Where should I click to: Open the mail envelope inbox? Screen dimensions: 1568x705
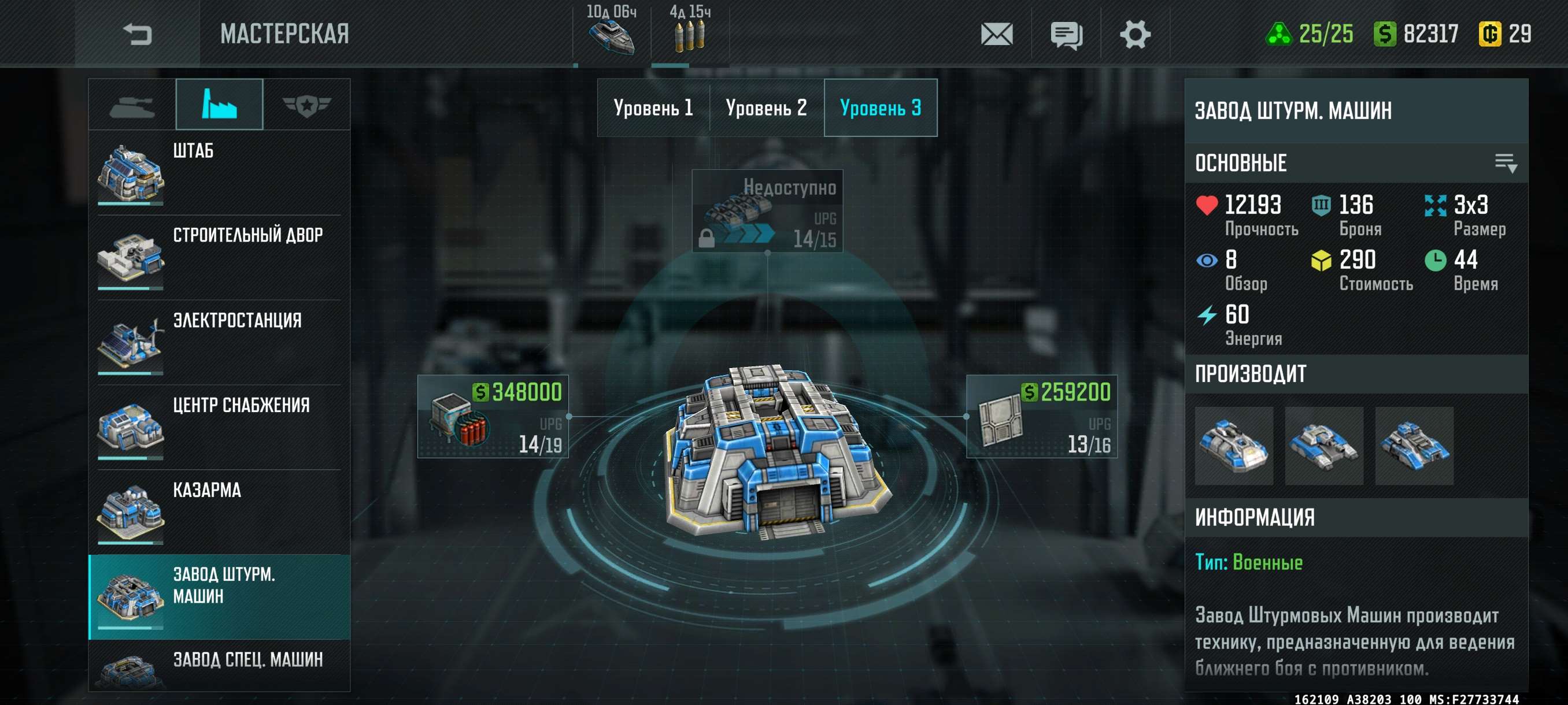996,34
